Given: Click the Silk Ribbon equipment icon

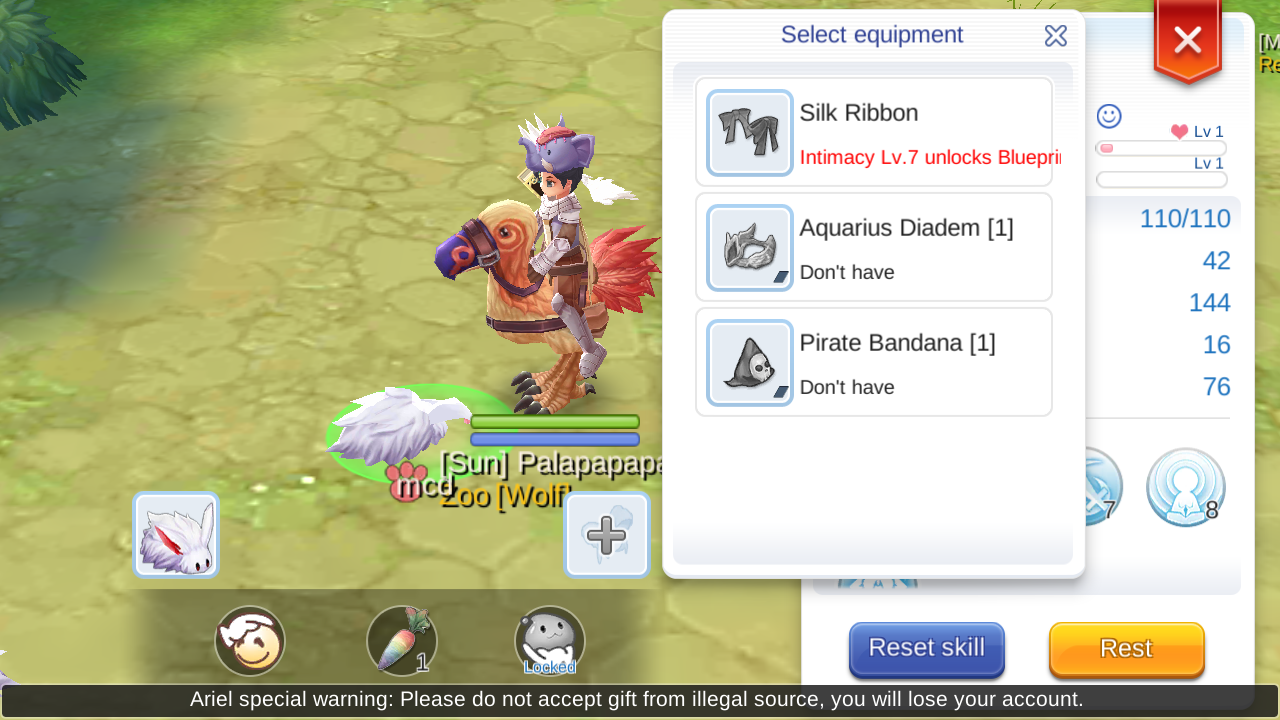Looking at the screenshot, I should pyautogui.click(x=749, y=131).
